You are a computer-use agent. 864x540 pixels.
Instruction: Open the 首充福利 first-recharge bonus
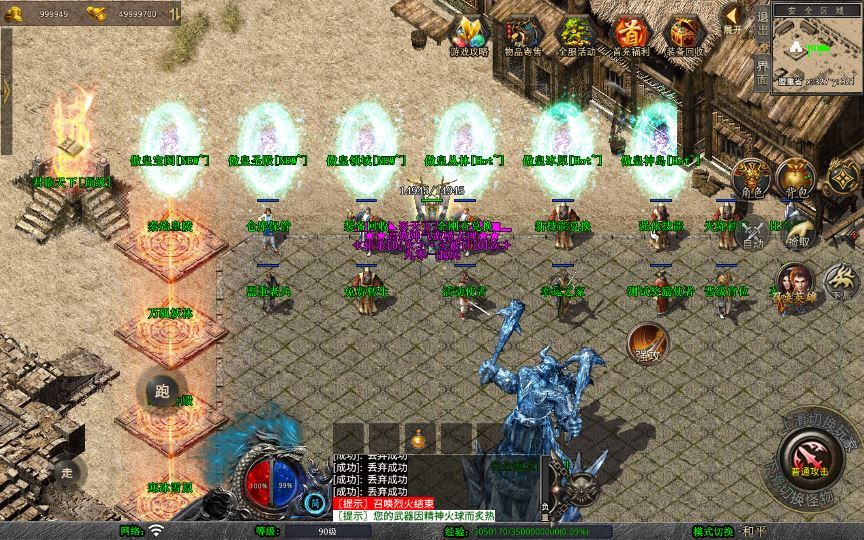click(x=630, y=35)
